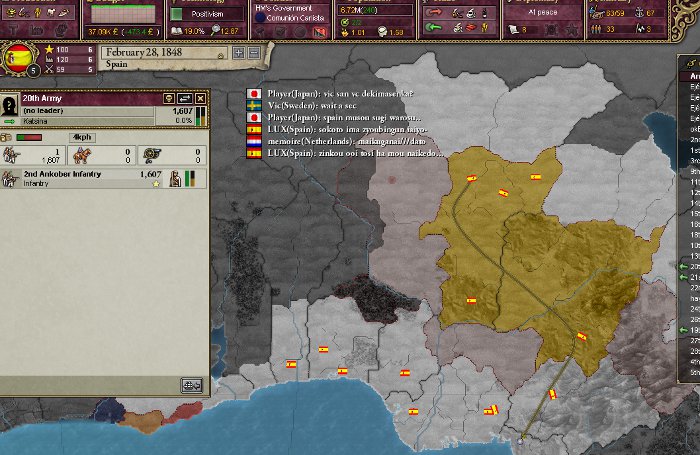This screenshot has height=455, width=700.
Task: Increase game speed with plus button
Action: pos(239,52)
